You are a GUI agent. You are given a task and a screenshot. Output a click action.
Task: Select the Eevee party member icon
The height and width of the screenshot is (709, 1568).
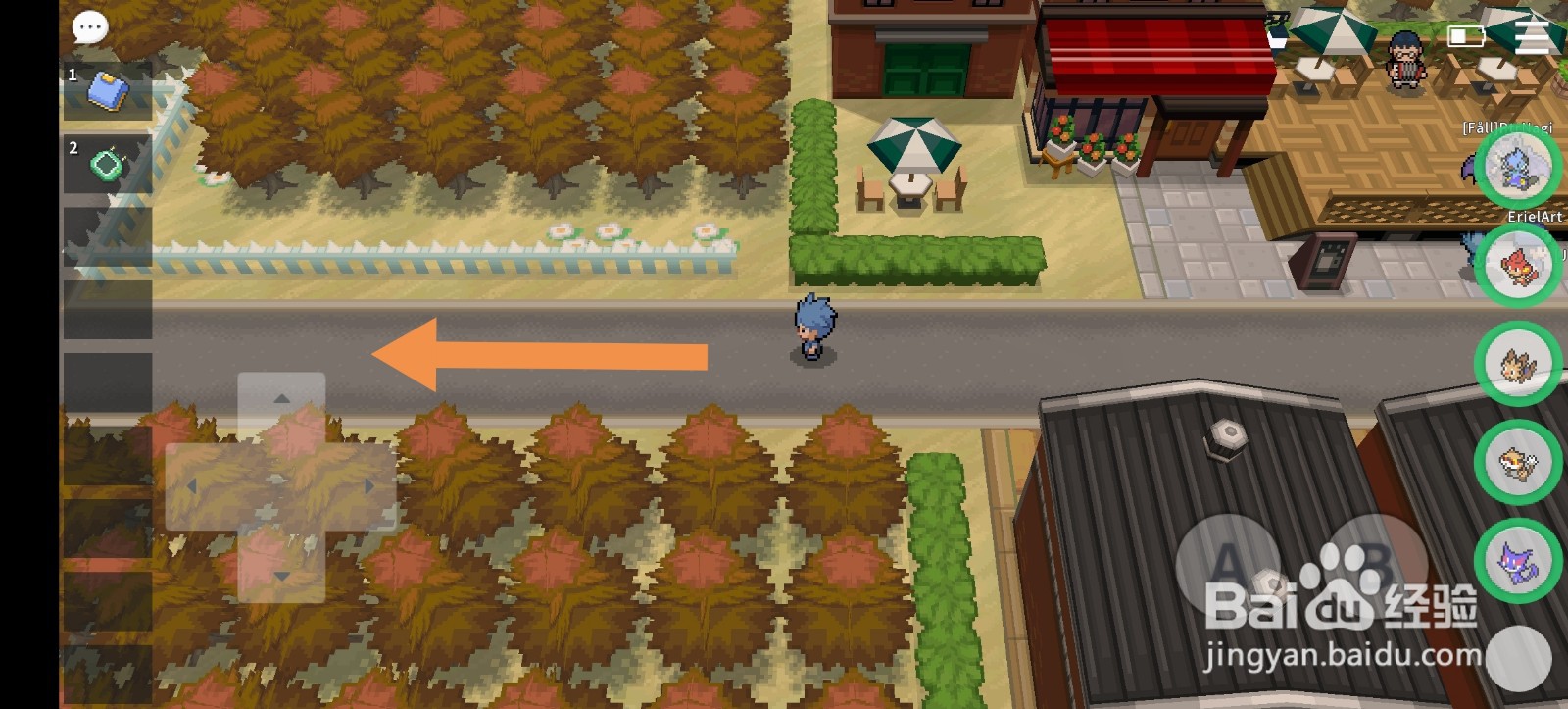pos(1515,363)
